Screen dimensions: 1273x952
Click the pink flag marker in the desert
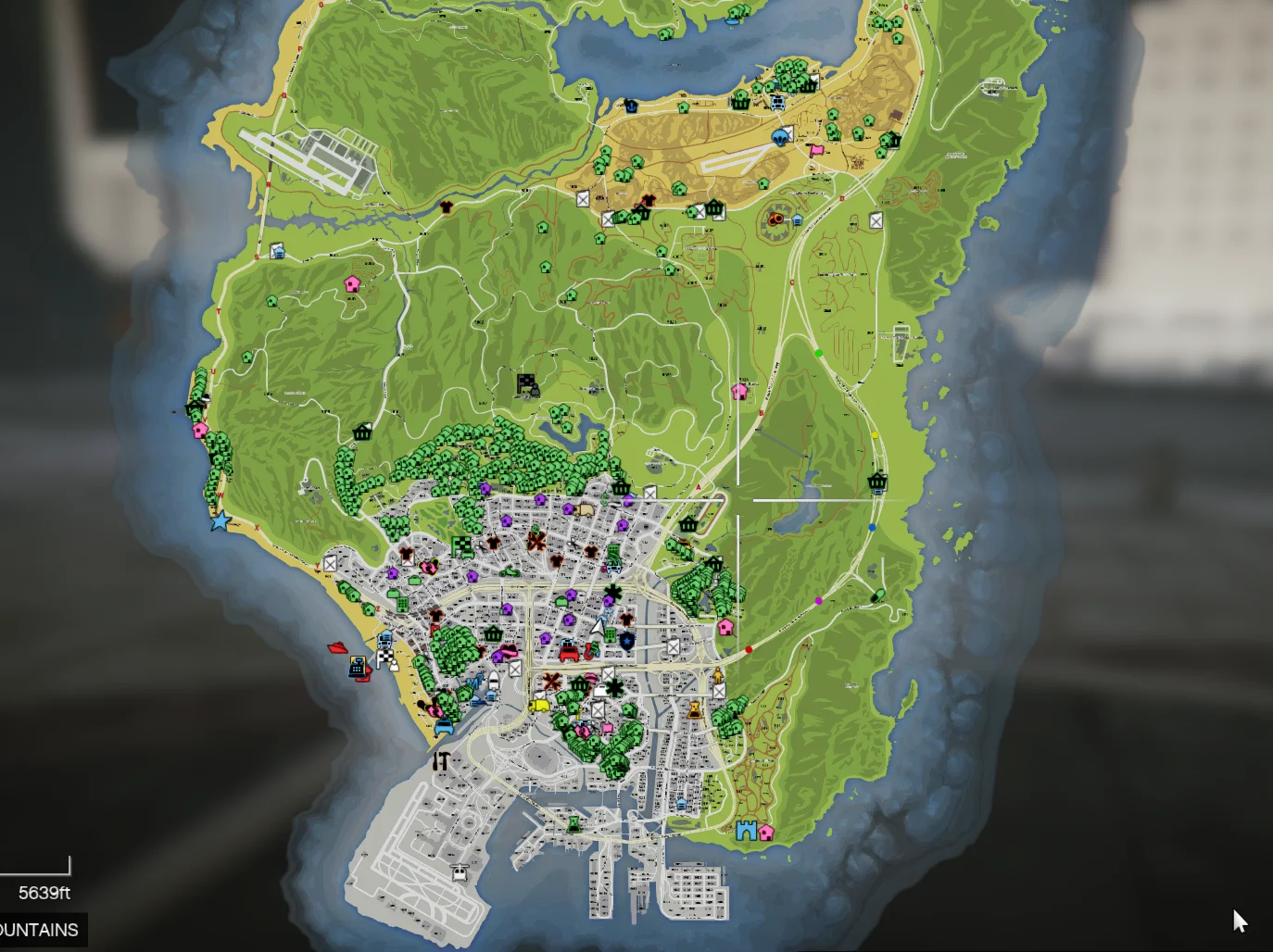click(816, 151)
